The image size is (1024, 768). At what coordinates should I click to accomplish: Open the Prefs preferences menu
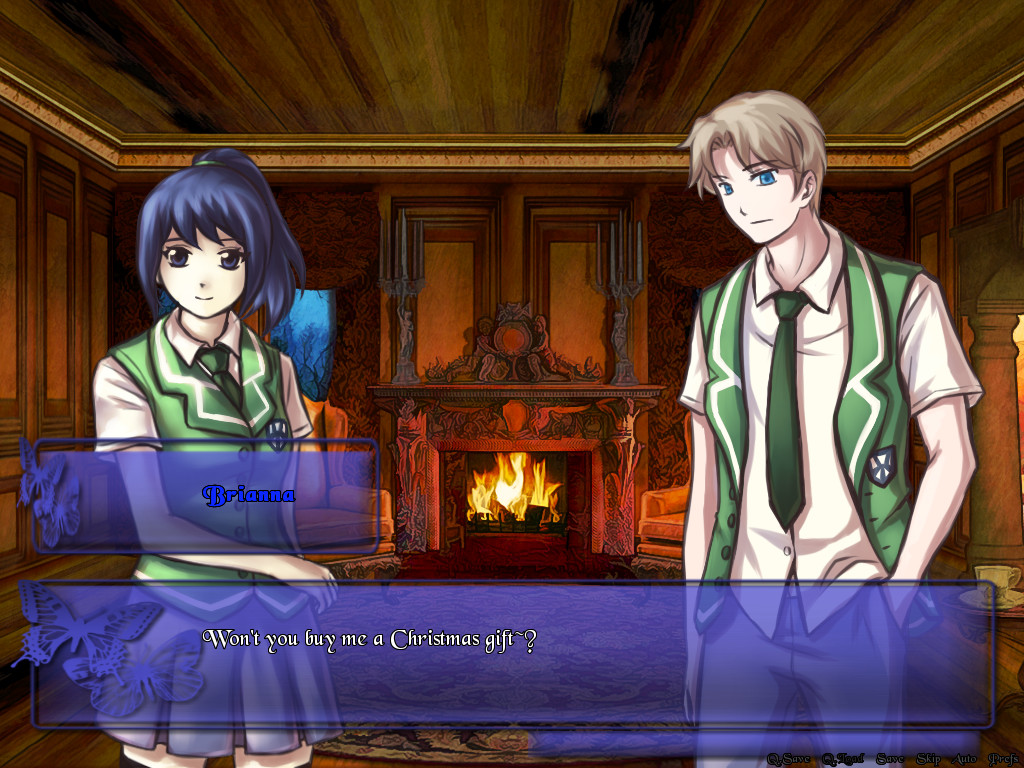coord(1003,759)
